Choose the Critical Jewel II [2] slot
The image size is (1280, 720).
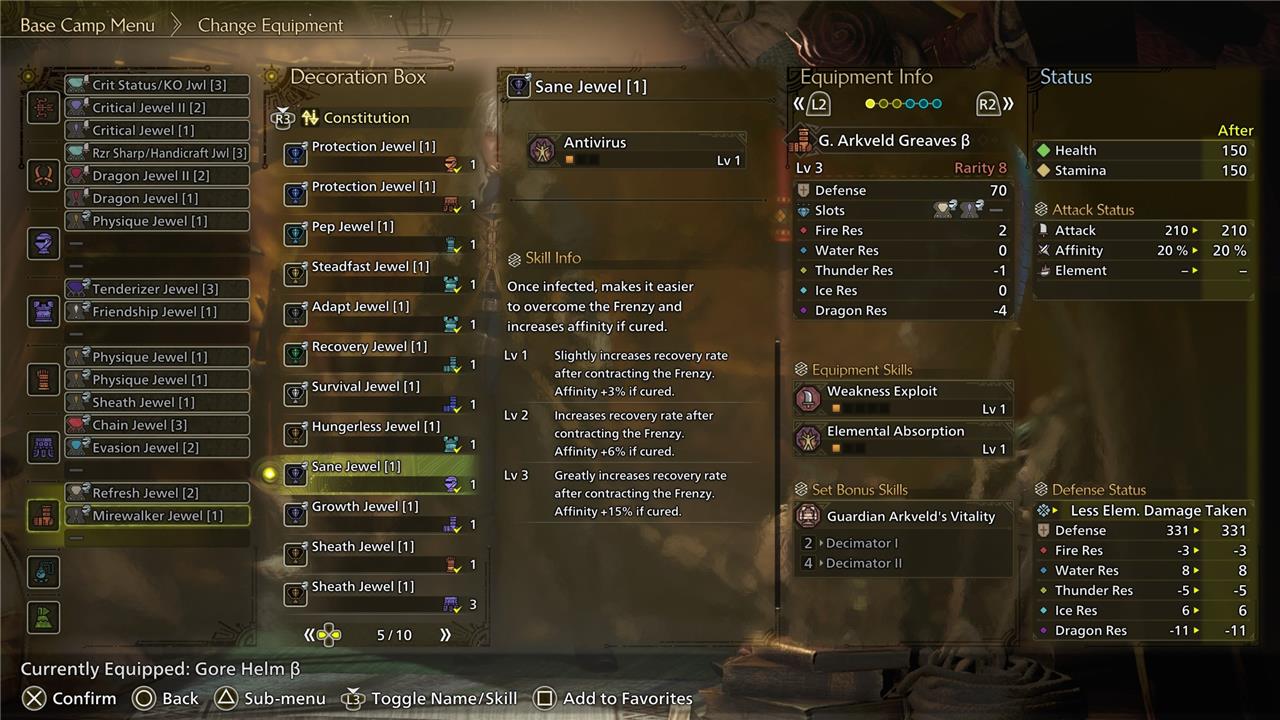click(158, 108)
